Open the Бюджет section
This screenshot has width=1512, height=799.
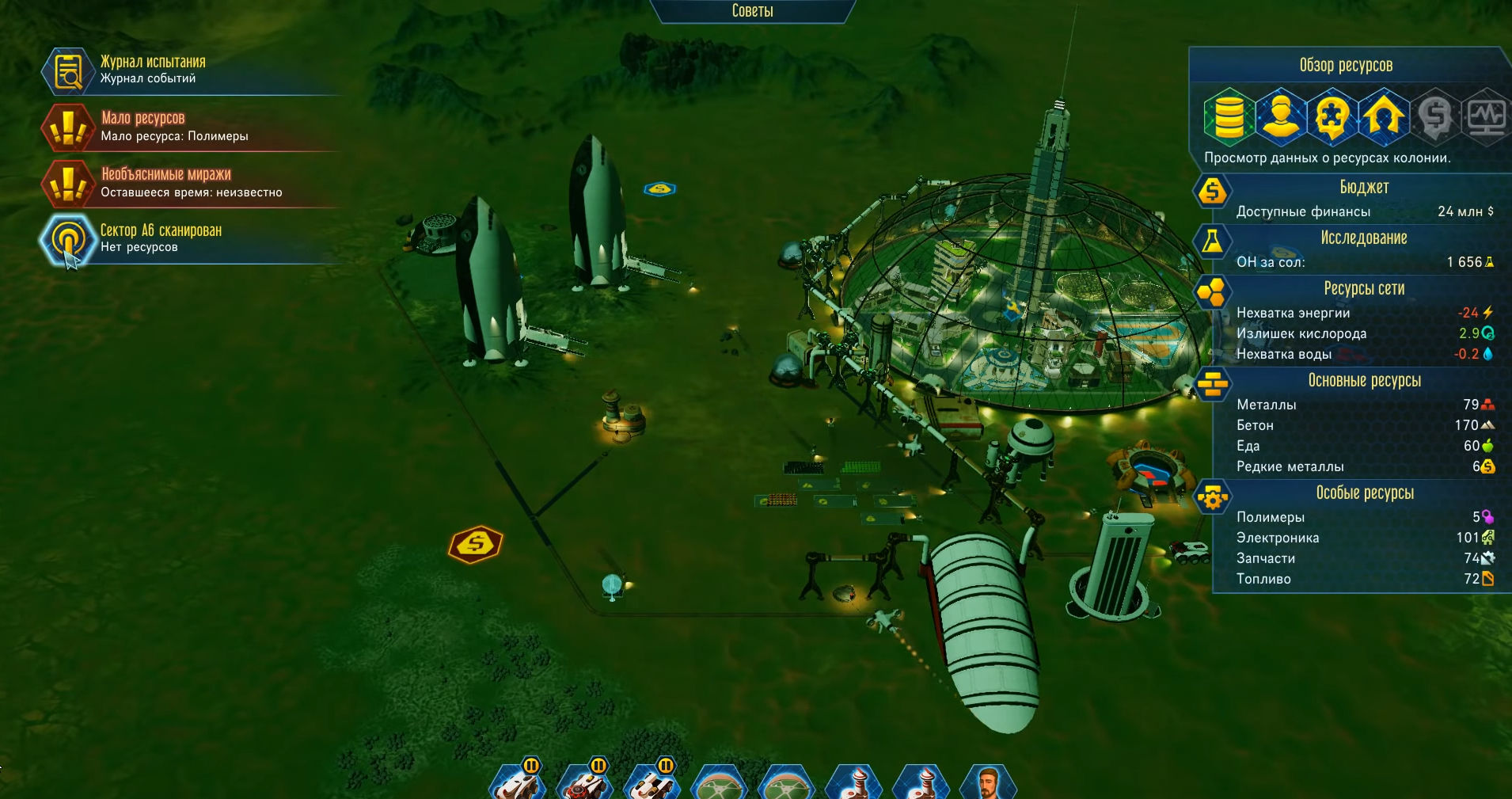pyautogui.click(x=1363, y=188)
